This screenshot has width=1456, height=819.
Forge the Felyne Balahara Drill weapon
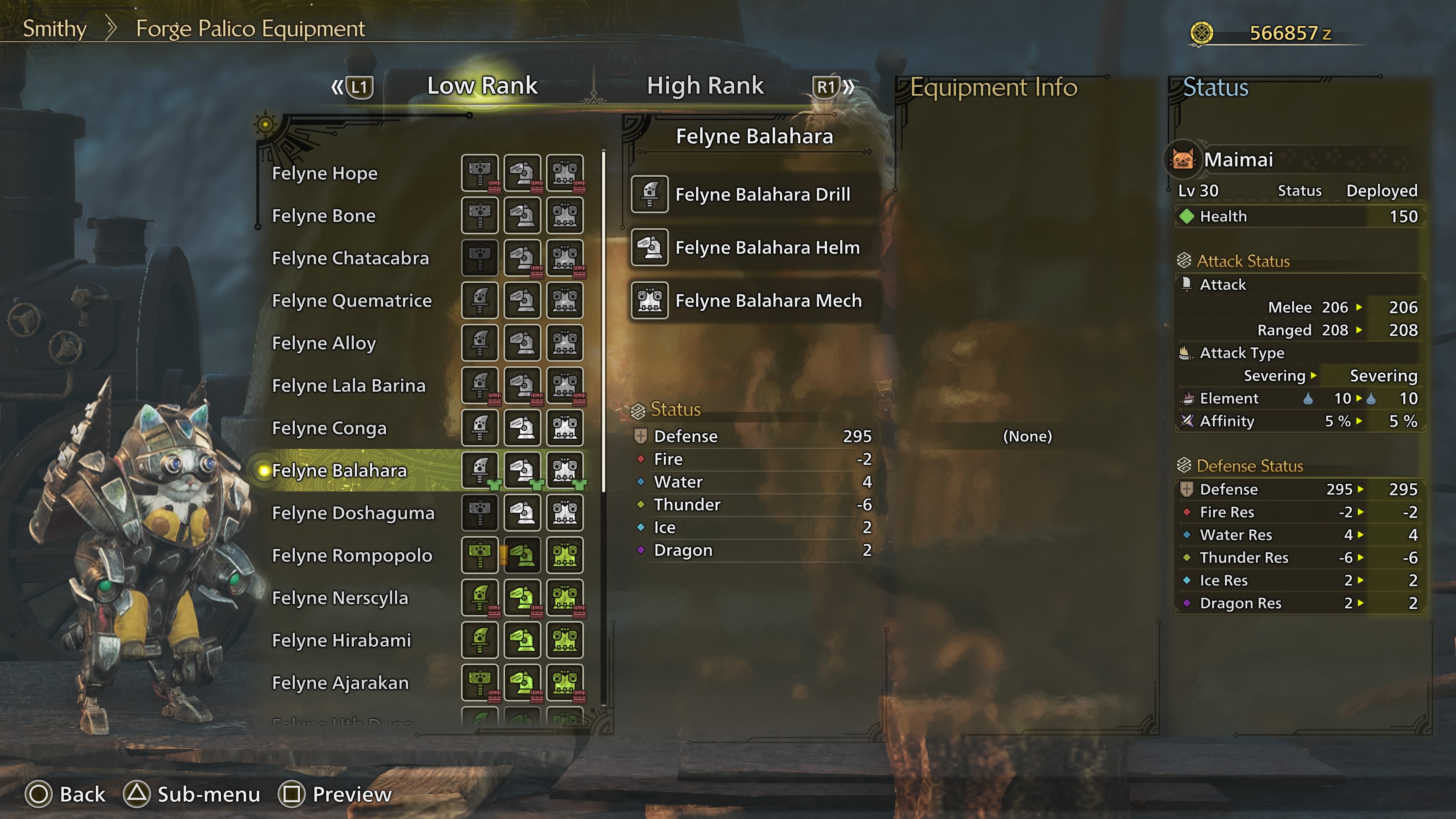coord(762,195)
